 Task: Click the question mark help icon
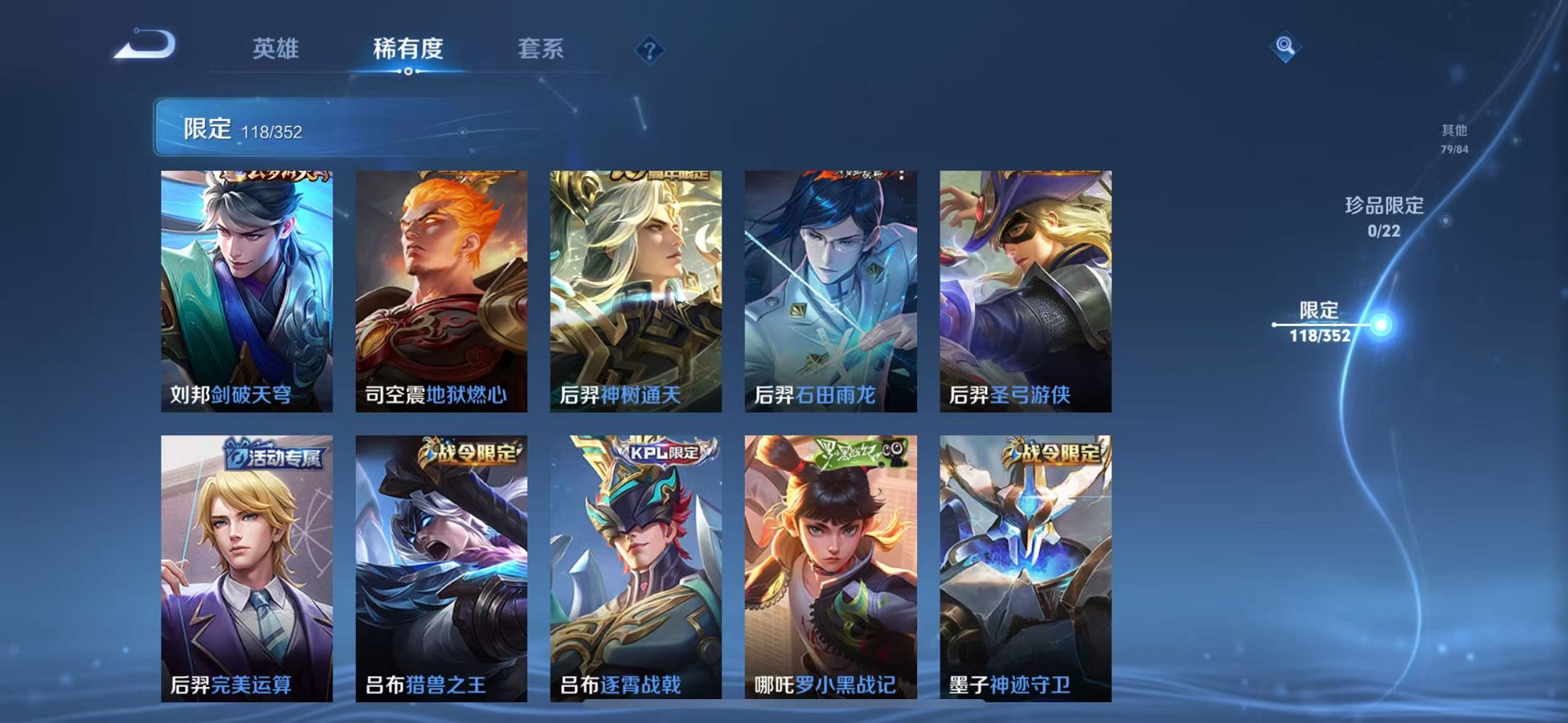(x=648, y=51)
